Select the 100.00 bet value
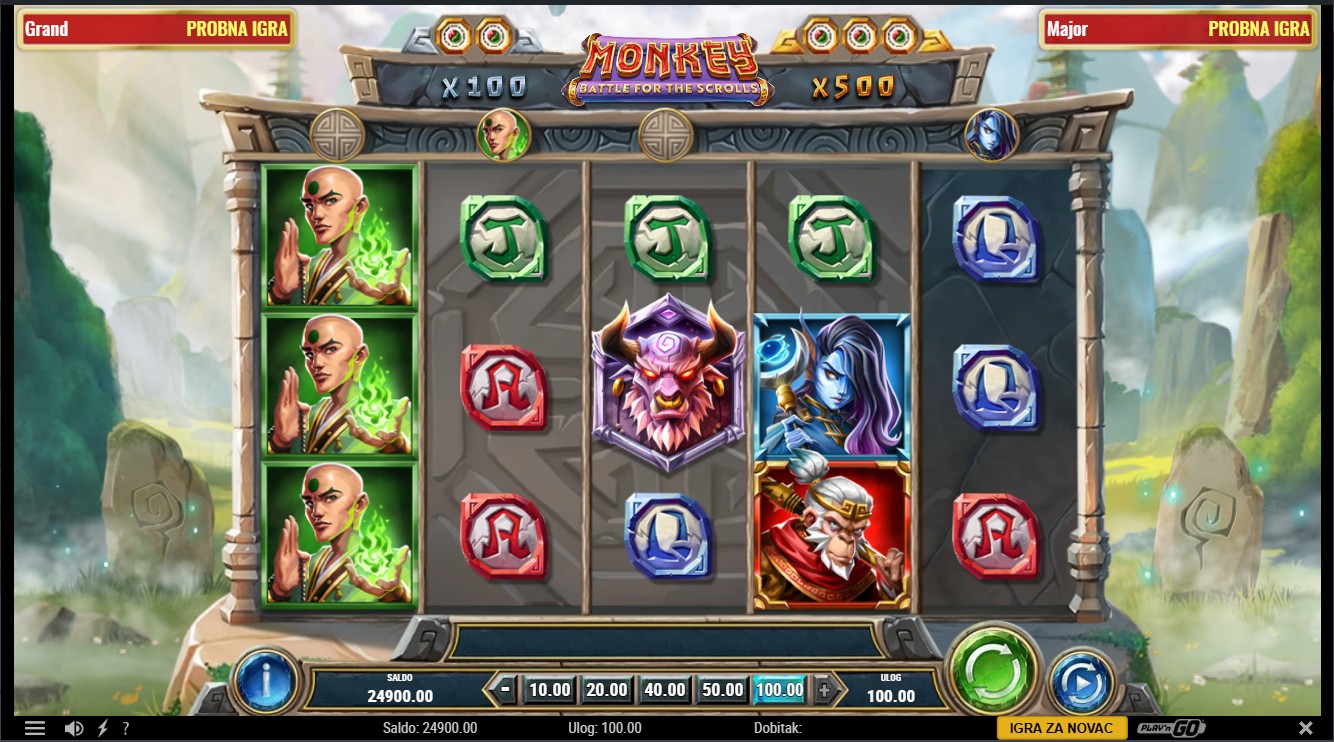This screenshot has width=1334, height=742. click(780, 689)
